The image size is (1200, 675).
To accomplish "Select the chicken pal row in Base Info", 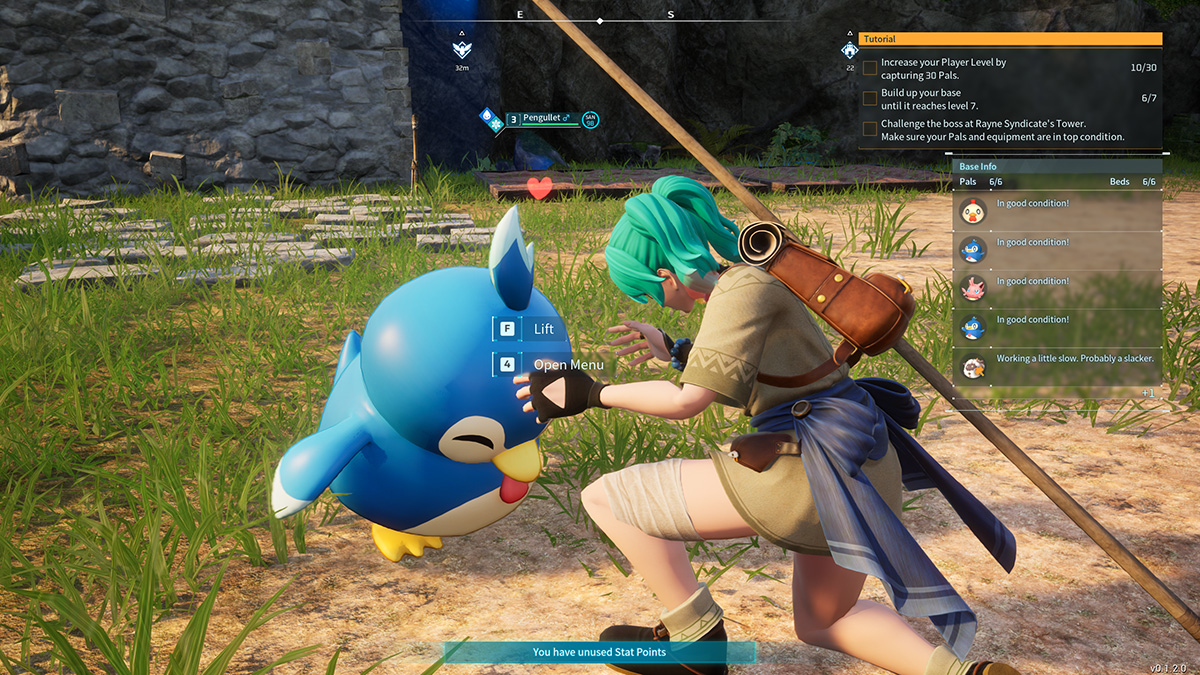I will click(1056, 211).
